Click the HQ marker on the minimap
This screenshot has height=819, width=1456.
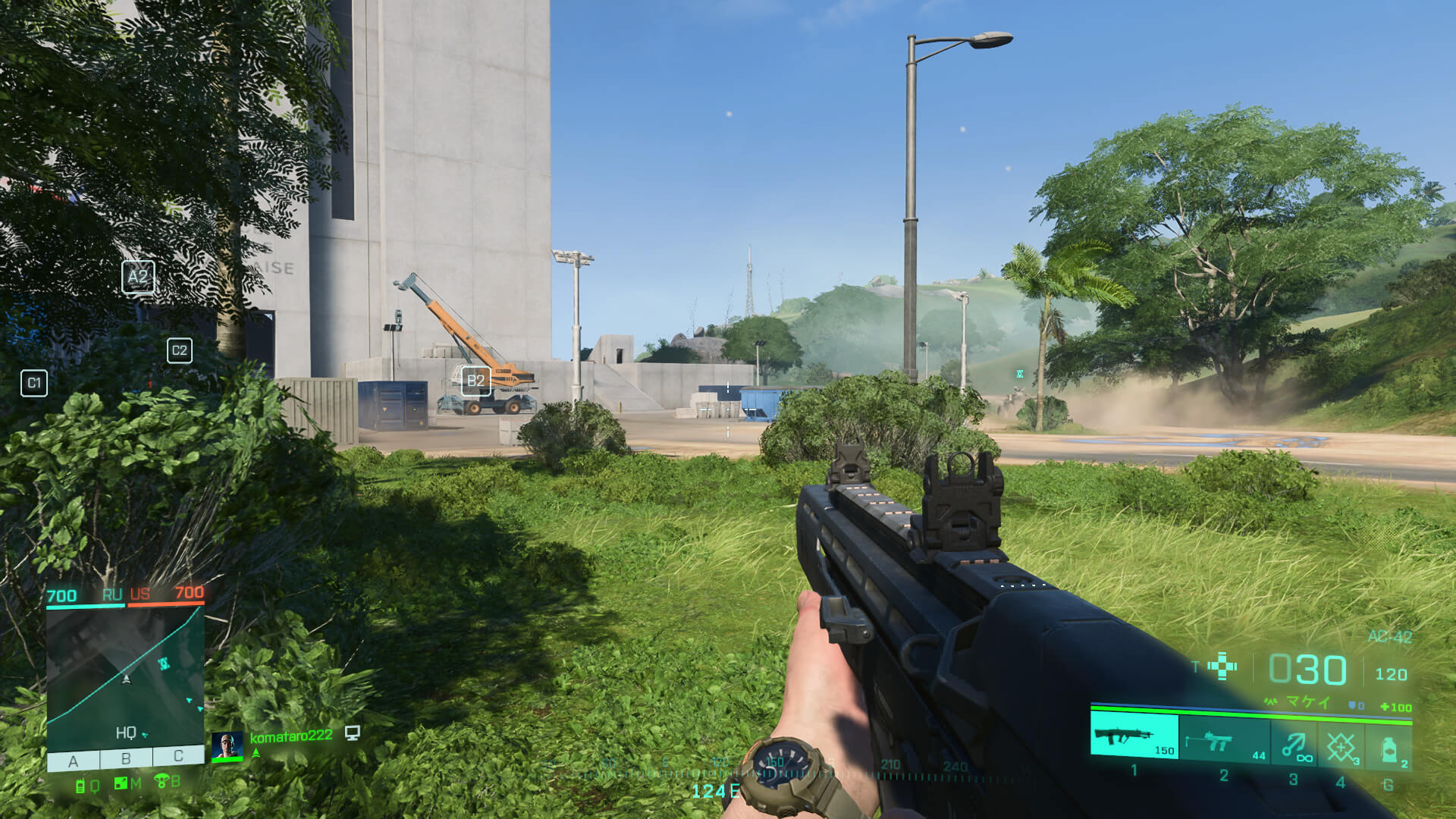click(x=126, y=733)
